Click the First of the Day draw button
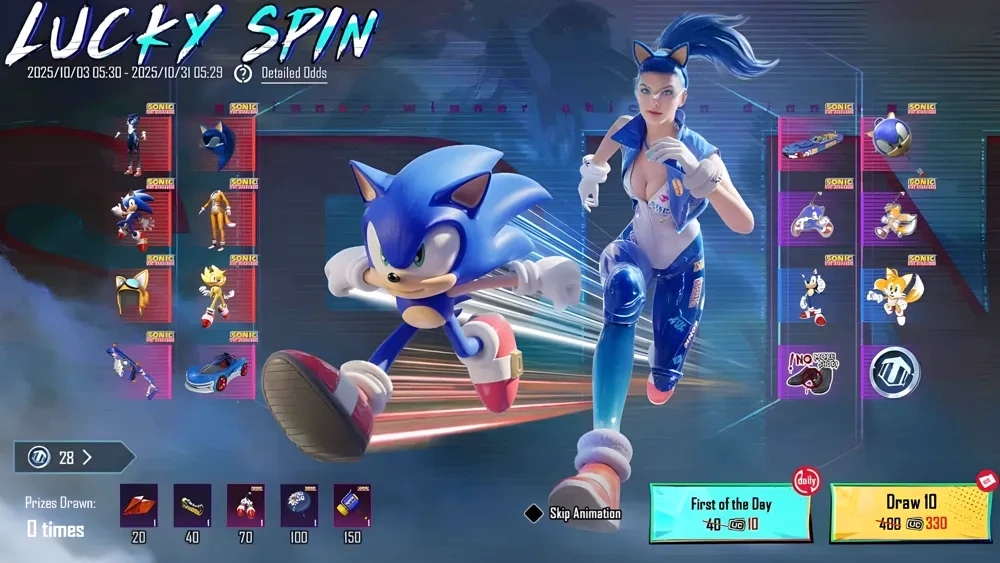 coord(729,514)
